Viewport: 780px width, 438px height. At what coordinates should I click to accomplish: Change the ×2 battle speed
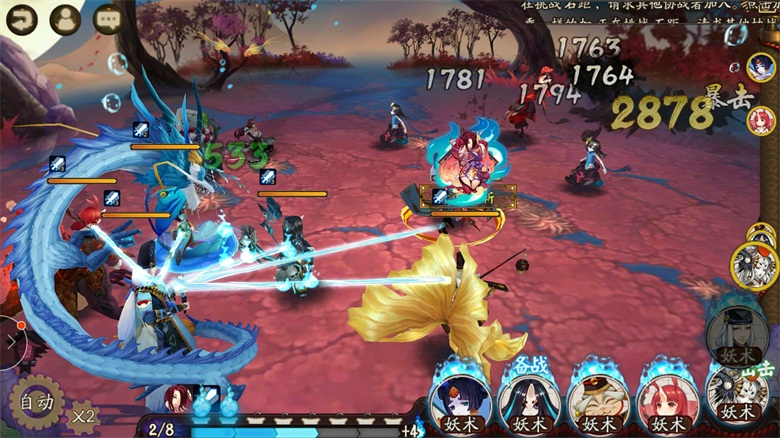(83, 415)
